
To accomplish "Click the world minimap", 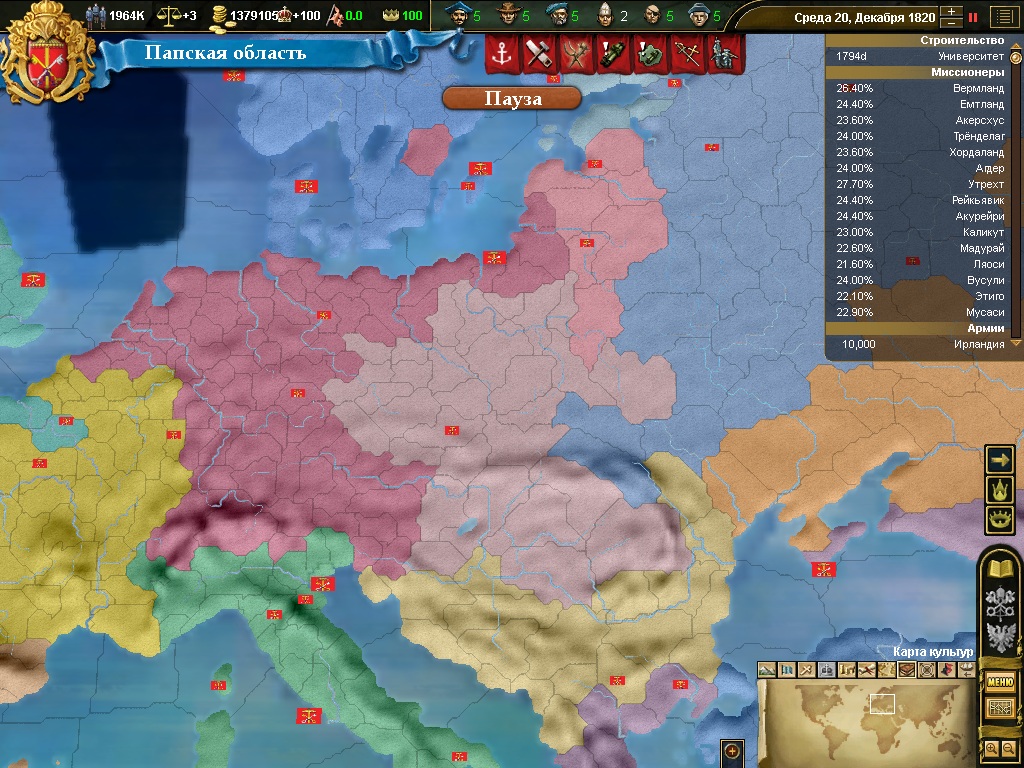I will 865,720.
